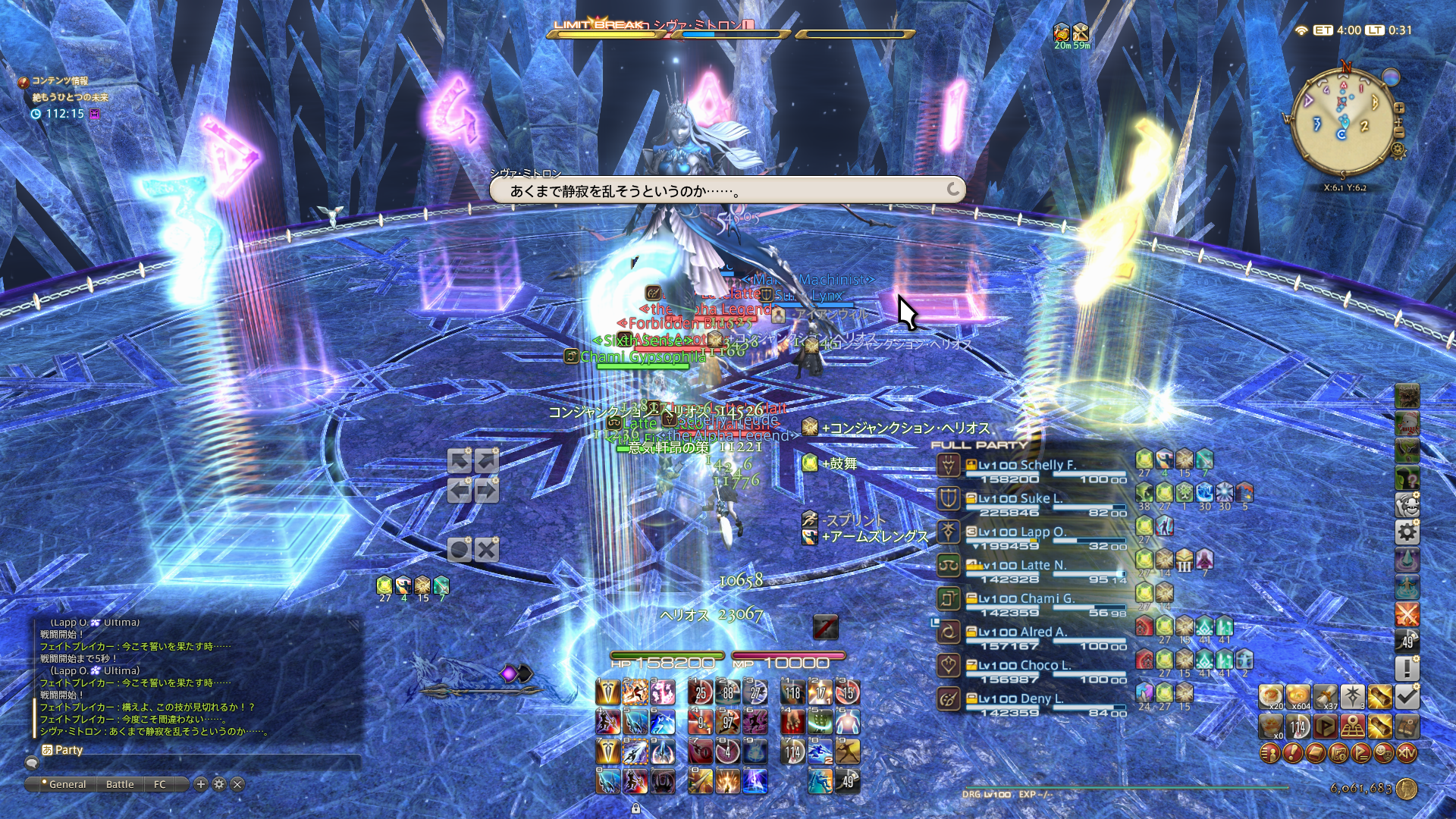Open the System Configuration gear icon
The width and height of the screenshot is (1456, 819).
pyautogui.click(x=1406, y=531)
